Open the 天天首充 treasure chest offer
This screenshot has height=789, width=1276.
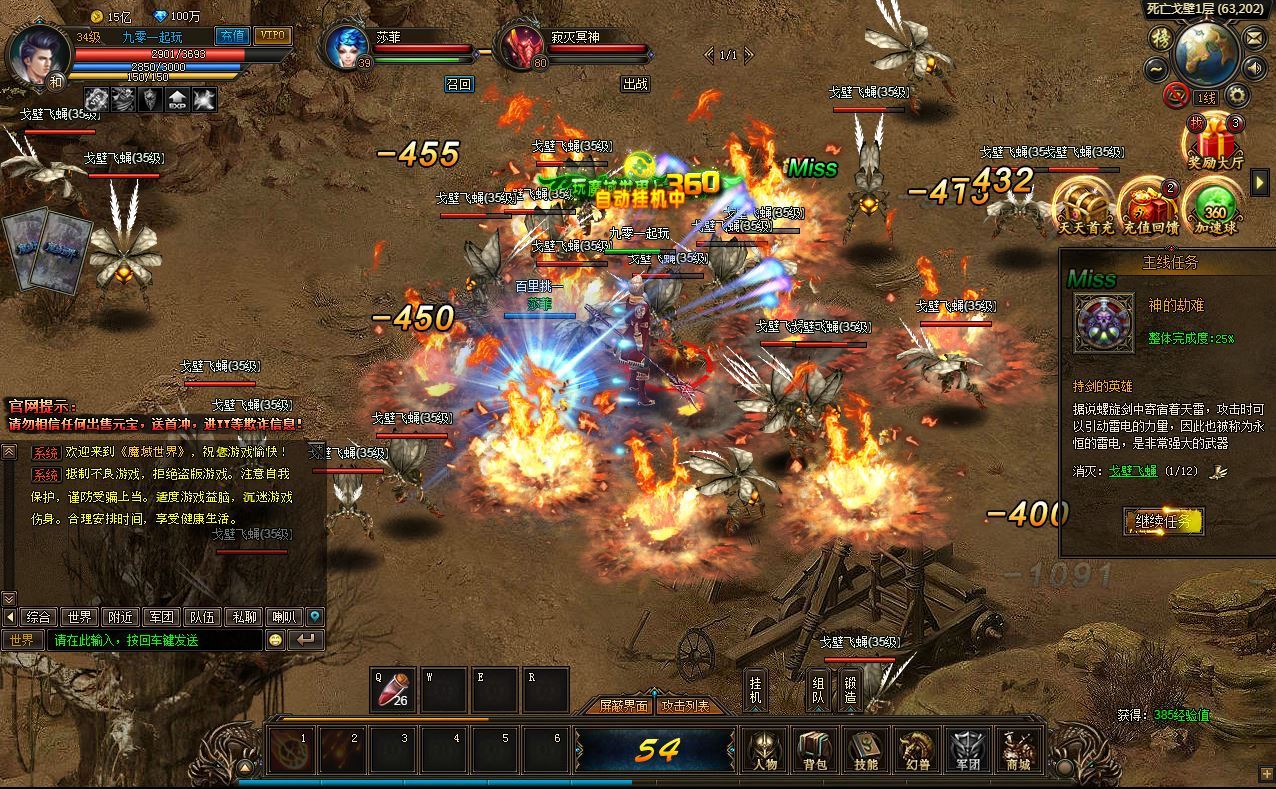click(1085, 205)
